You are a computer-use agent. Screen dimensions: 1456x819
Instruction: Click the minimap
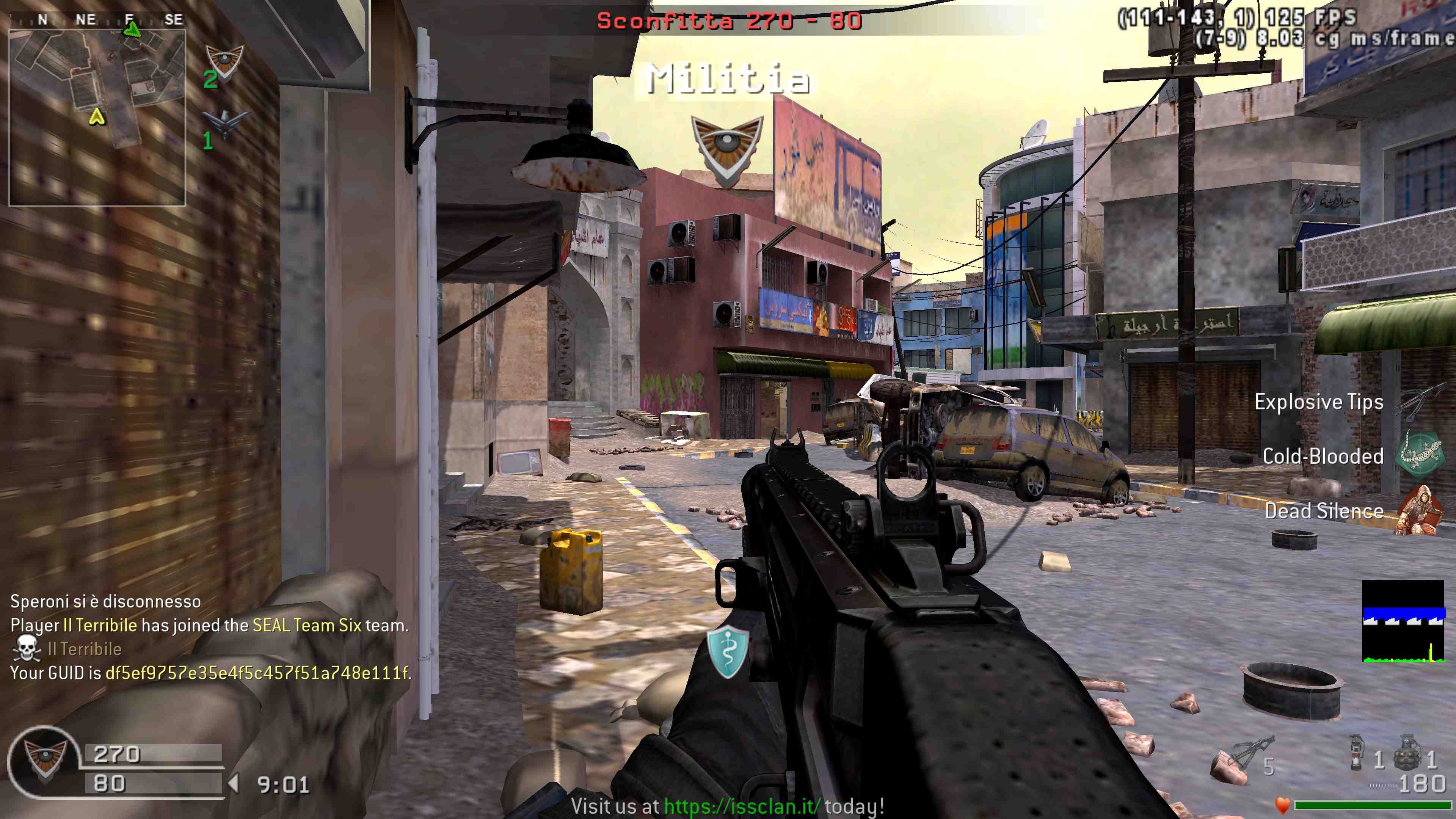coord(97,117)
